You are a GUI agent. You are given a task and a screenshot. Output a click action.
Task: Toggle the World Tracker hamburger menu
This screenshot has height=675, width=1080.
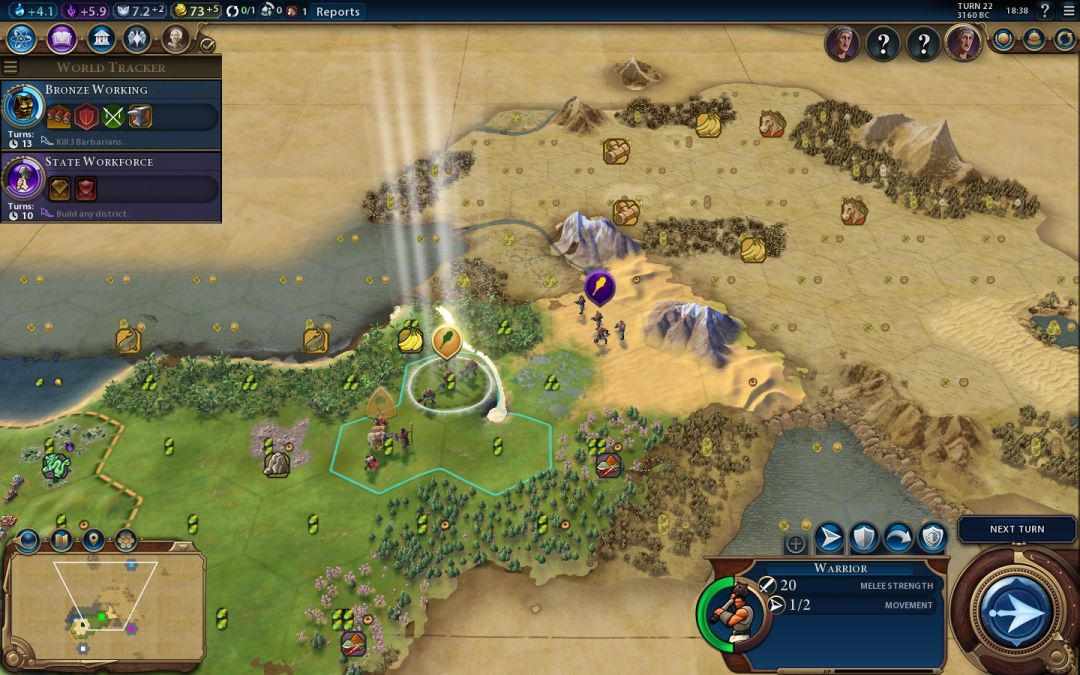tap(10, 68)
